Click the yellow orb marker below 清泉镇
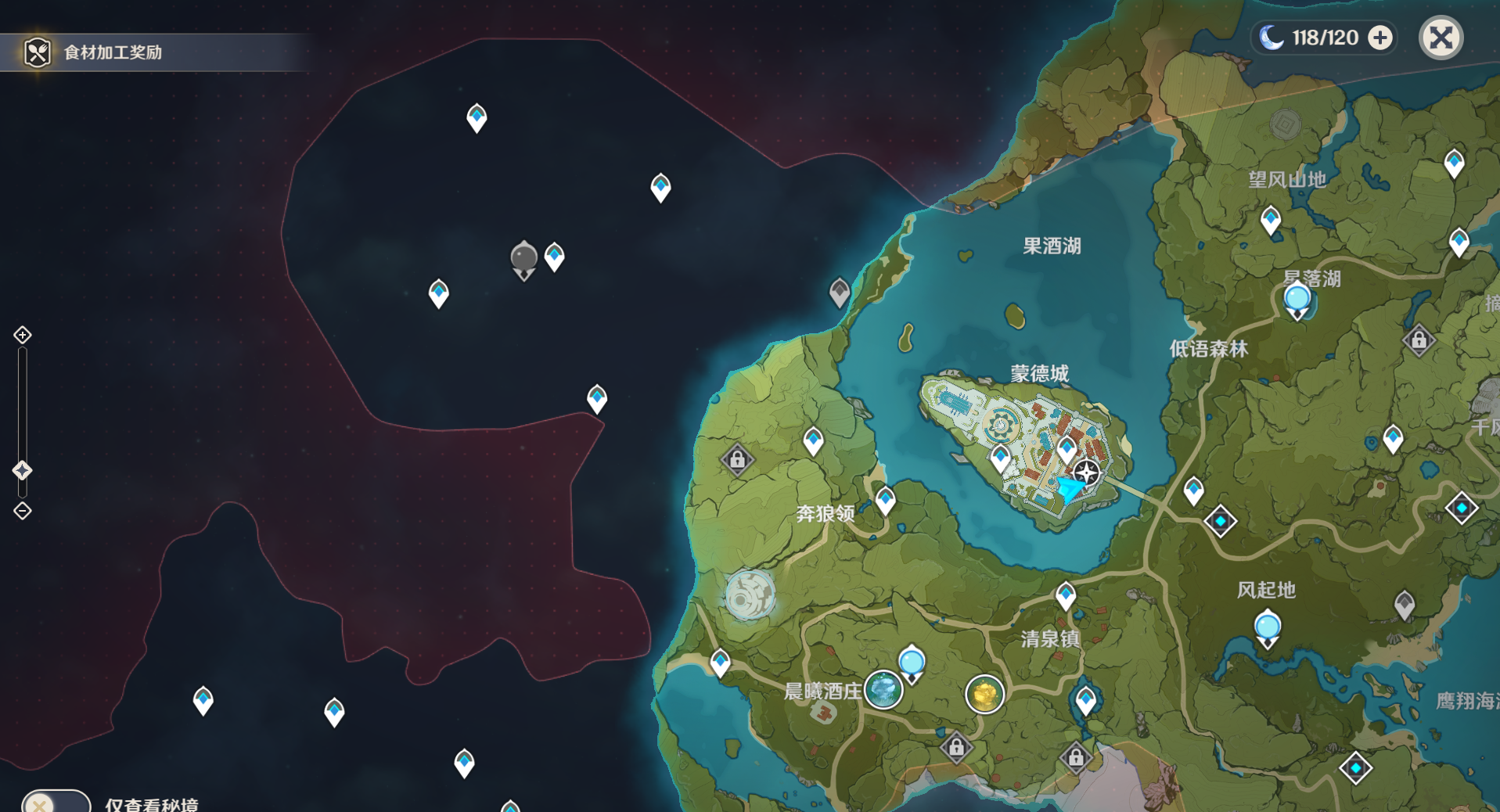This screenshot has width=1500, height=812. point(984,694)
